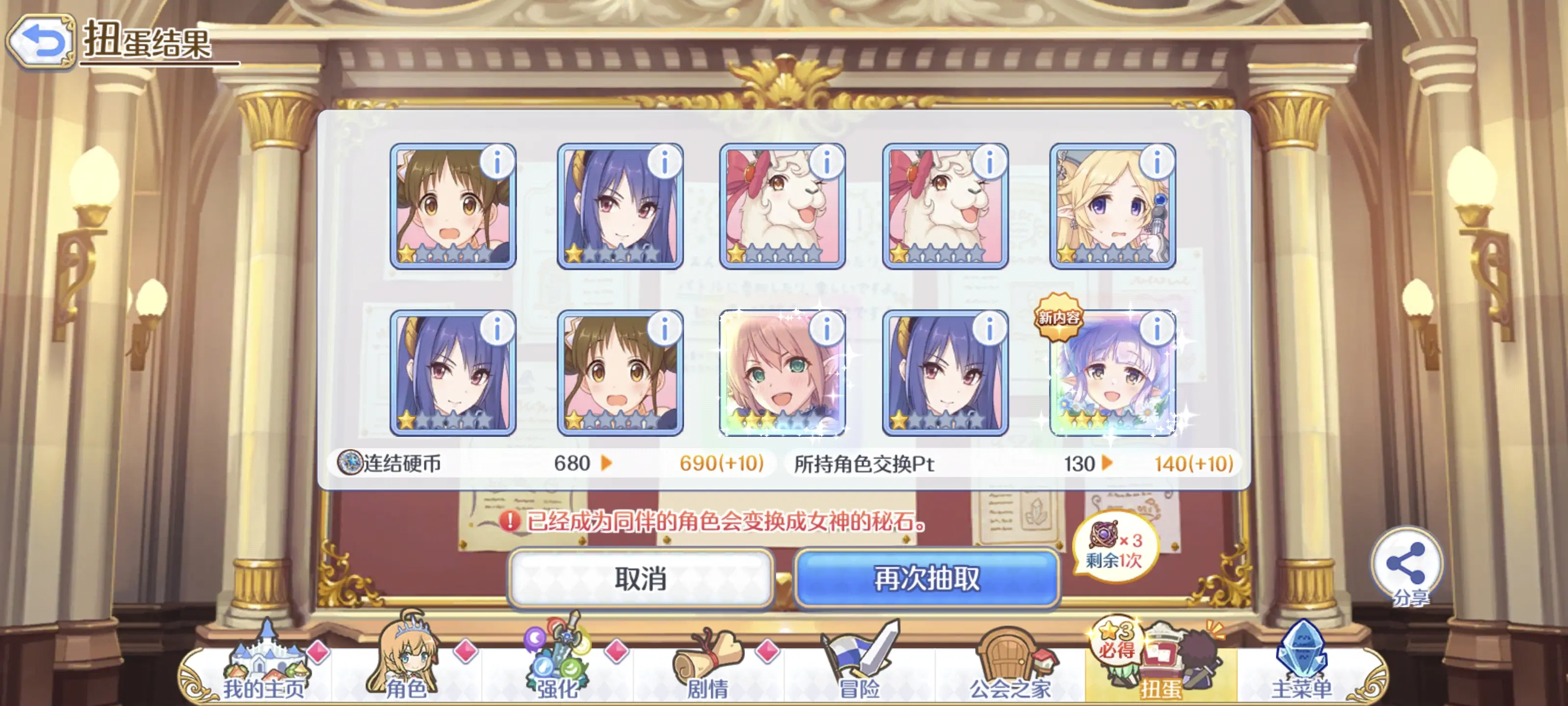Screen dimensions: 1568x706
Task: Open the 主菜单 main menu
Action: click(x=1301, y=668)
